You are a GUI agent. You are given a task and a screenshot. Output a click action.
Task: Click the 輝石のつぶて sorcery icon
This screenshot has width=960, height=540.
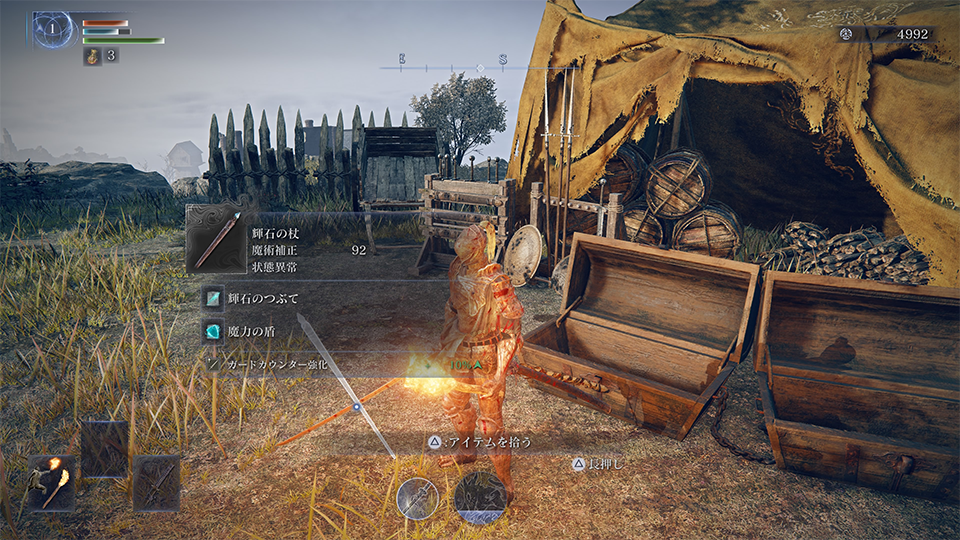(x=213, y=298)
